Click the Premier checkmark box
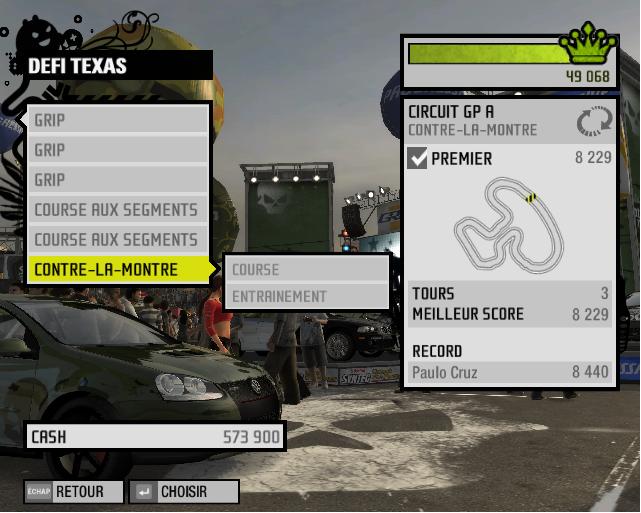Image resolution: width=641 pixels, height=513 pixels. 418,158
